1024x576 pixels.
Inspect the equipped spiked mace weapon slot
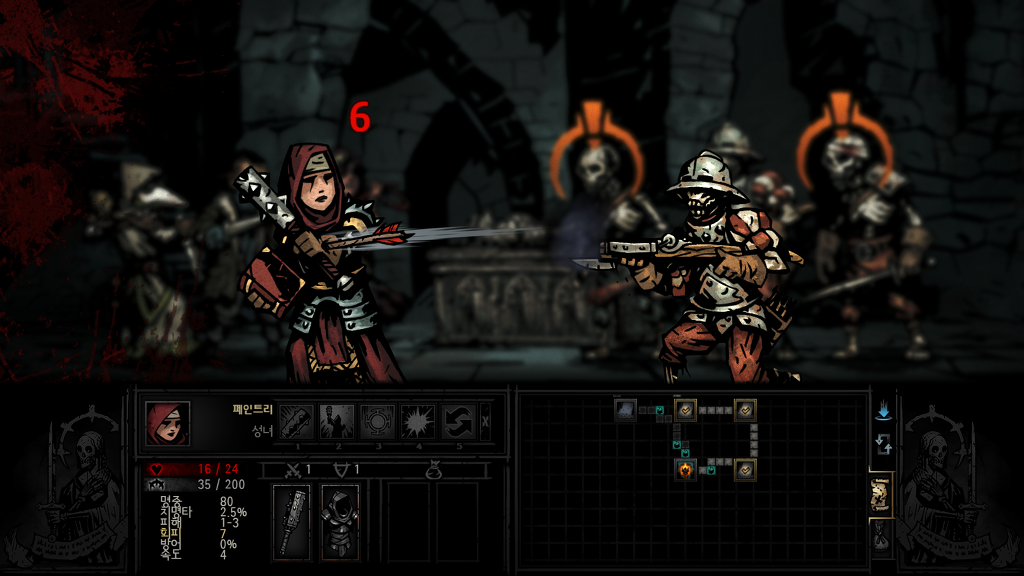tap(292, 522)
